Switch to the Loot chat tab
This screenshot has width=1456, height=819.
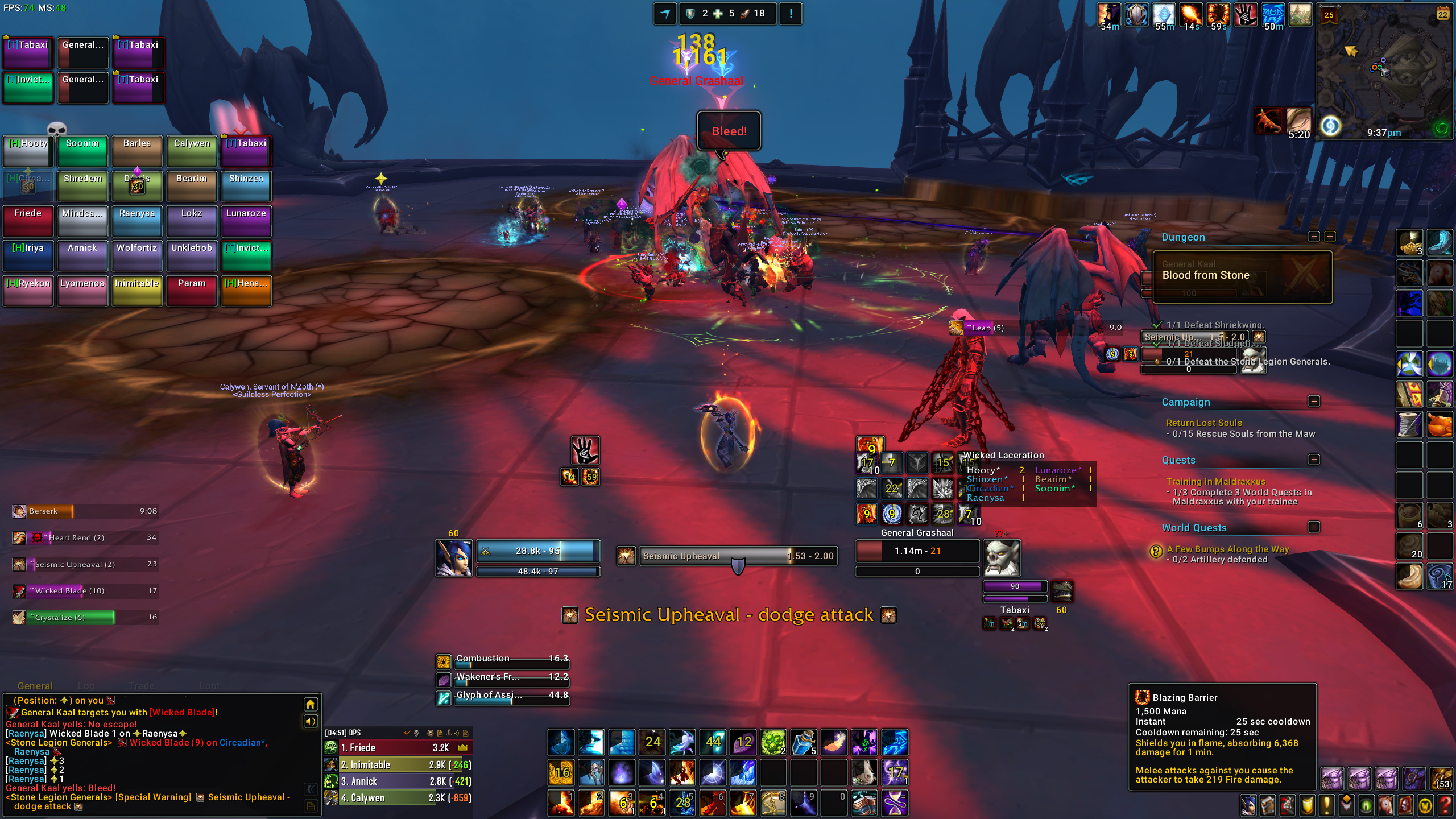[x=209, y=686]
